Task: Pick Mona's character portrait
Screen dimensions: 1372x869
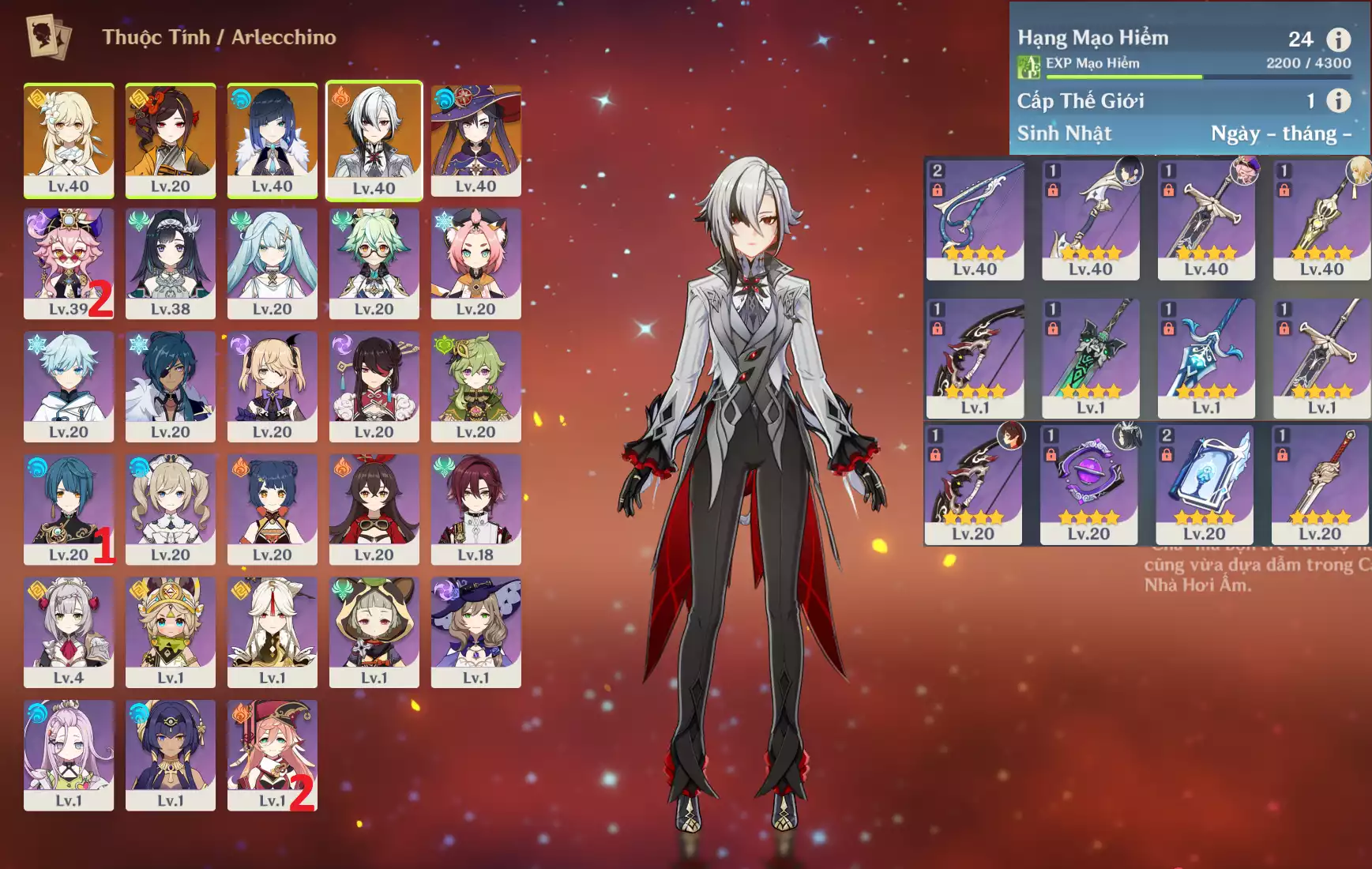Action: (x=476, y=140)
